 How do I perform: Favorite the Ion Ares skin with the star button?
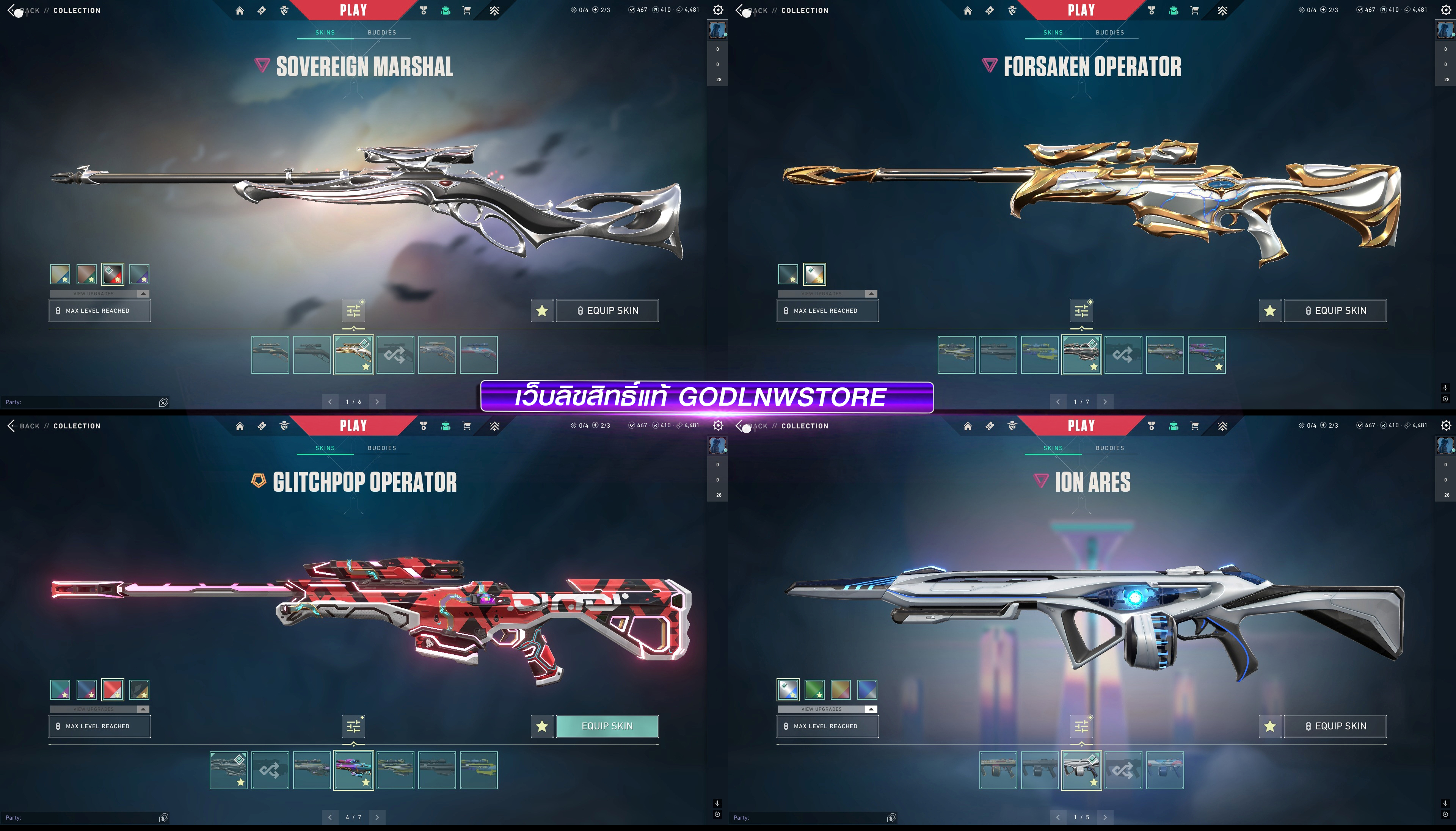[1269, 726]
